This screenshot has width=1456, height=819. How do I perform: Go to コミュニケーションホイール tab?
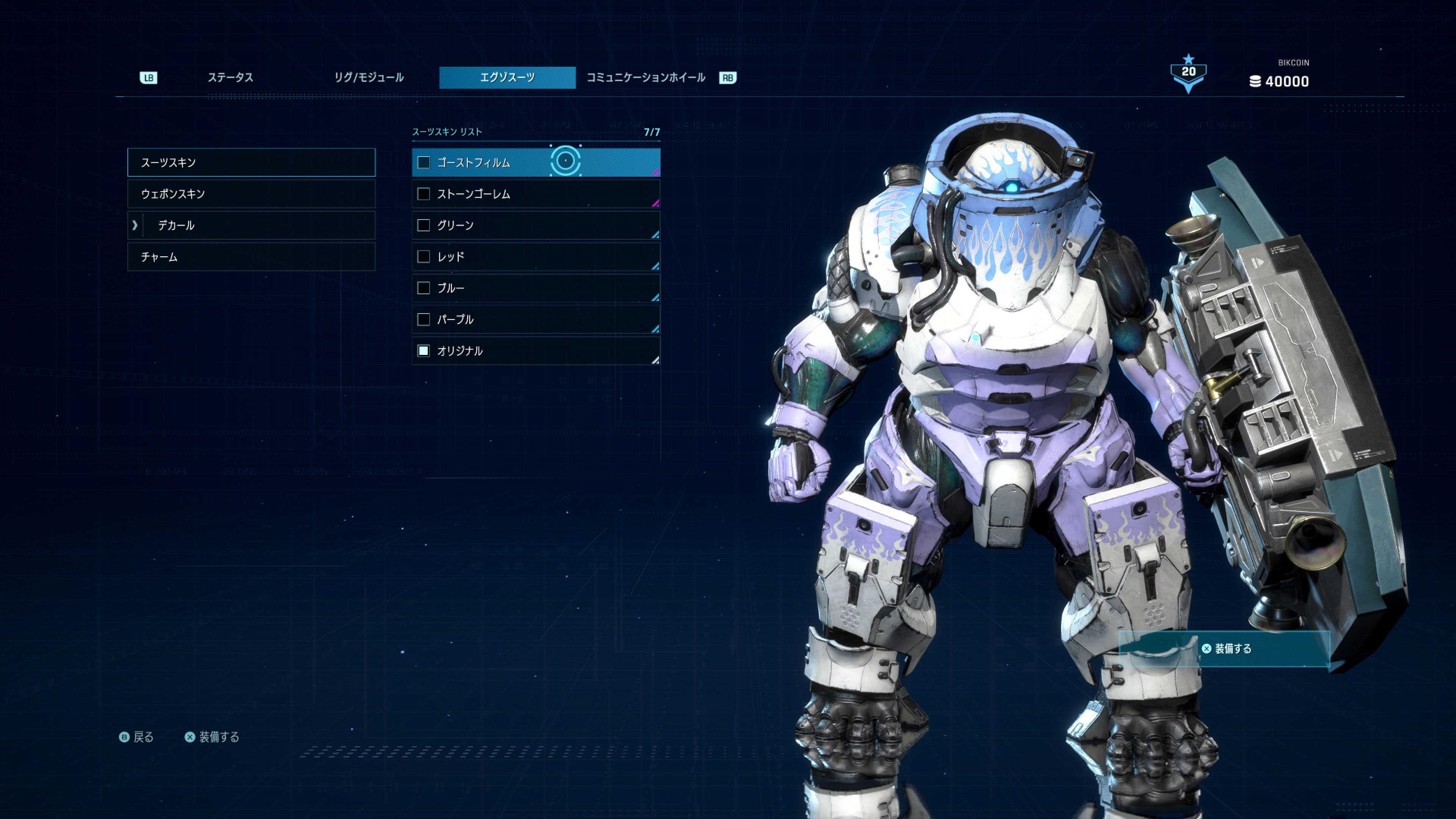tap(645, 77)
